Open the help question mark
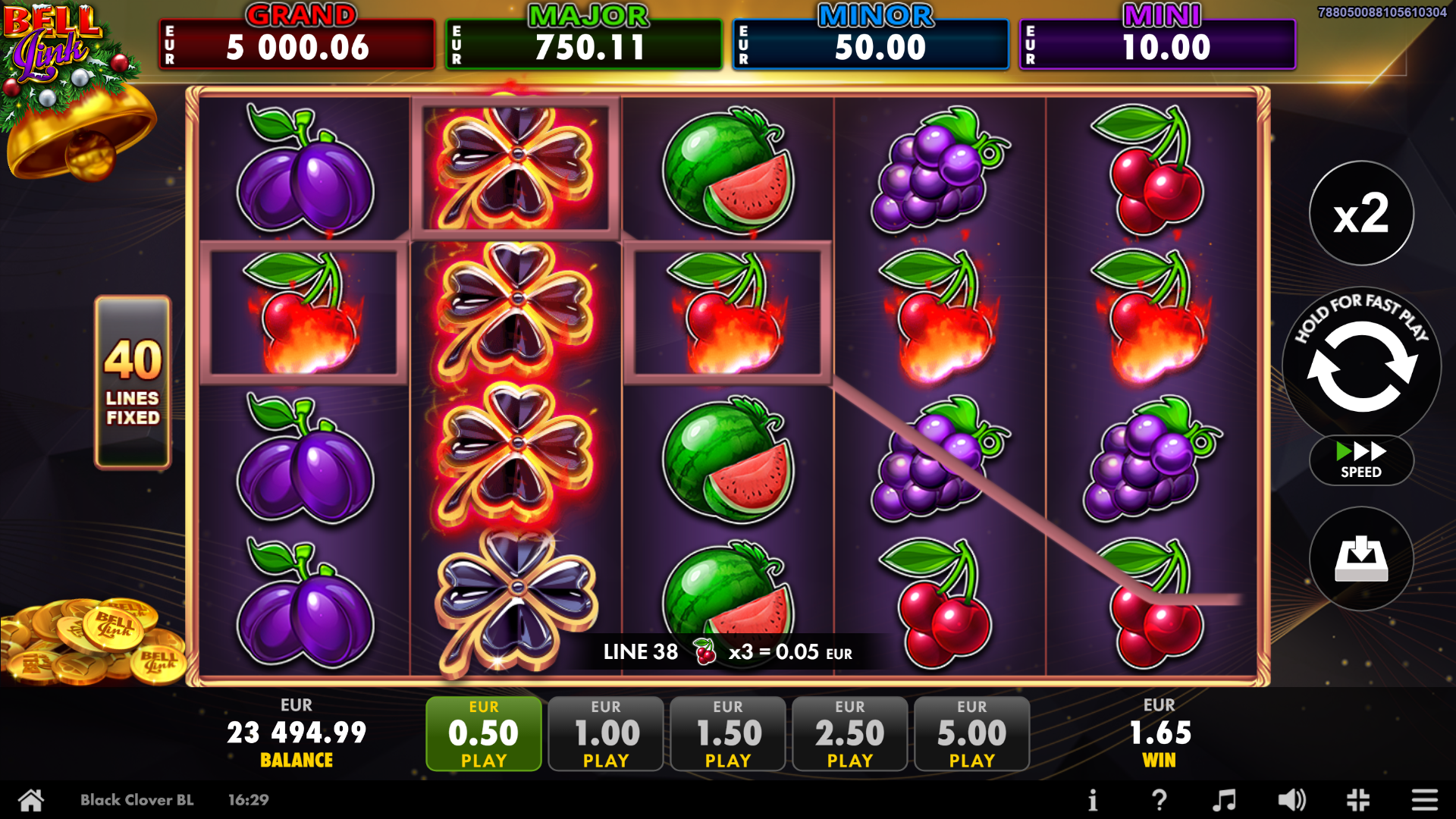1456x819 pixels. pyautogui.click(x=1159, y=799)
